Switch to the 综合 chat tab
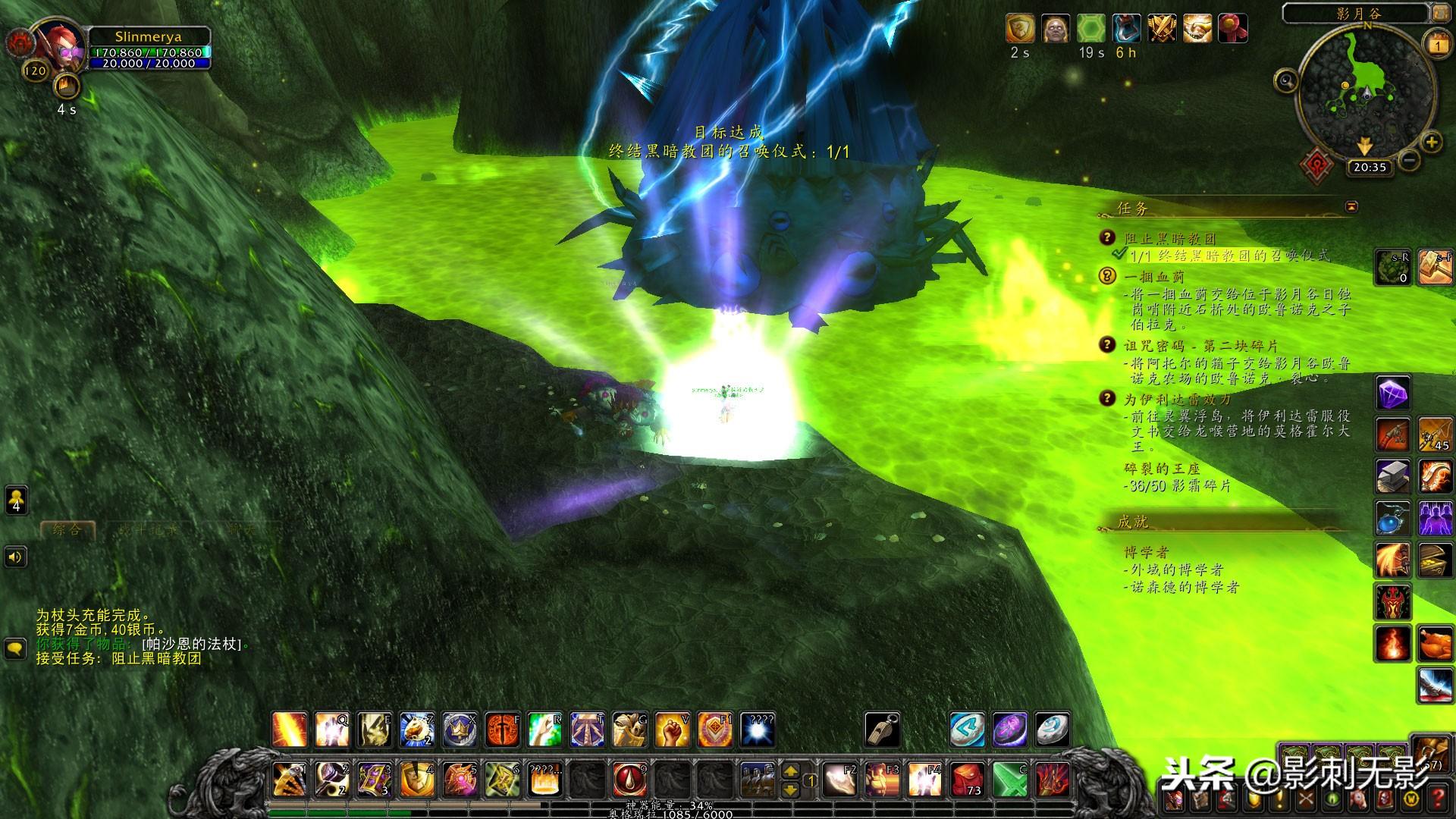 pyautogui.click(x=67, y=529)
